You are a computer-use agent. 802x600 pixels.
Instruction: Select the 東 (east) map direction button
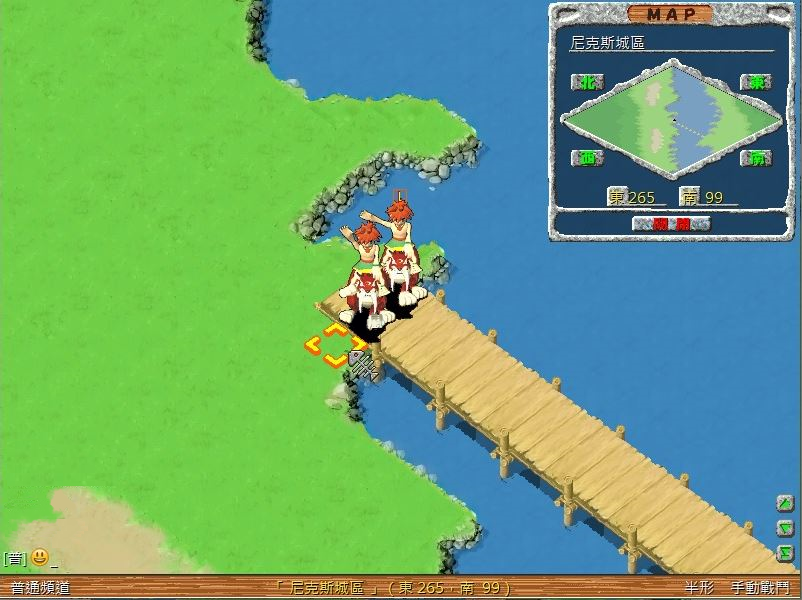click(x=755, y=82)
